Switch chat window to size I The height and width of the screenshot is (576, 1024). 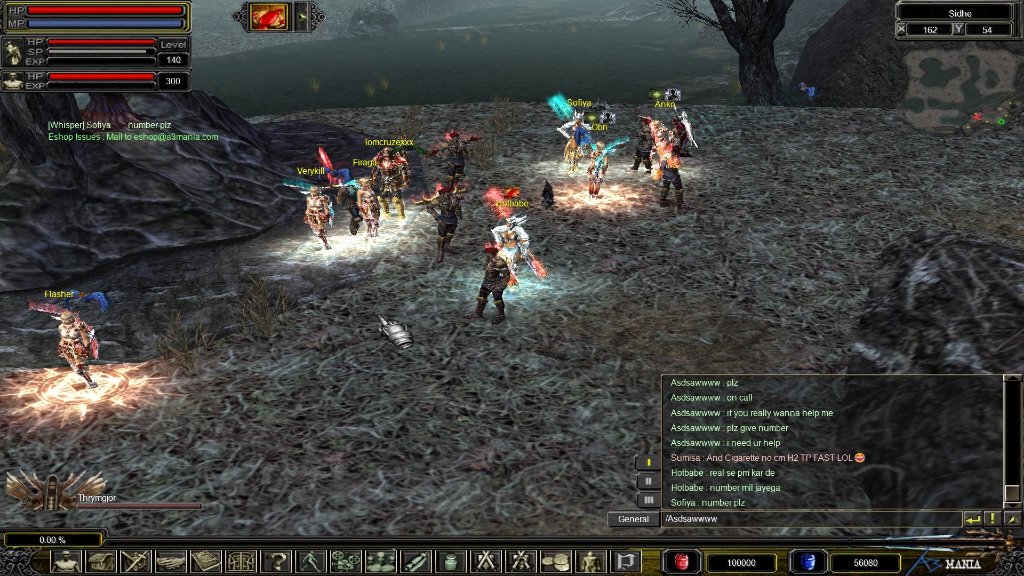pyautogui.click(x=648, y=462)
